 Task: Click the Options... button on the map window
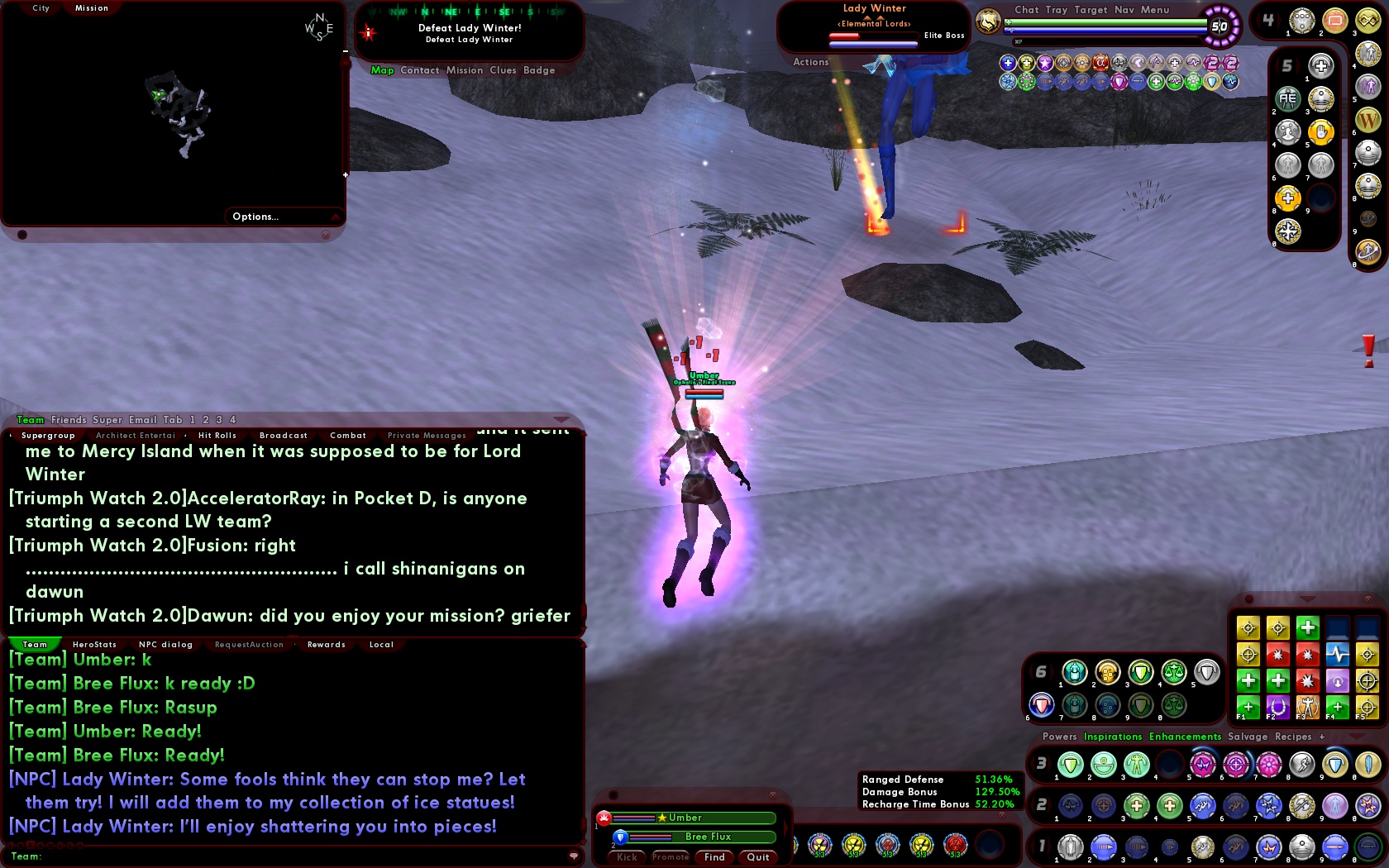pos(256,217)
